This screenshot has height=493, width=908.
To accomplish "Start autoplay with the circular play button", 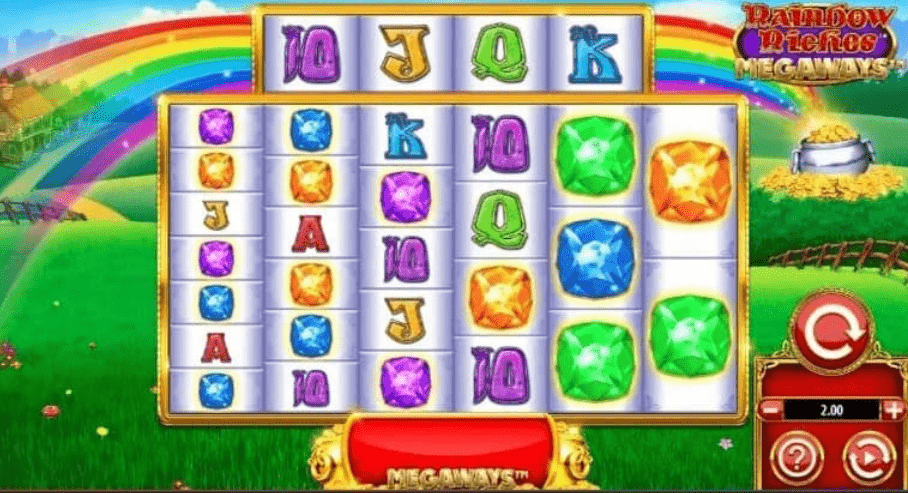I will [x=868, y=459].
